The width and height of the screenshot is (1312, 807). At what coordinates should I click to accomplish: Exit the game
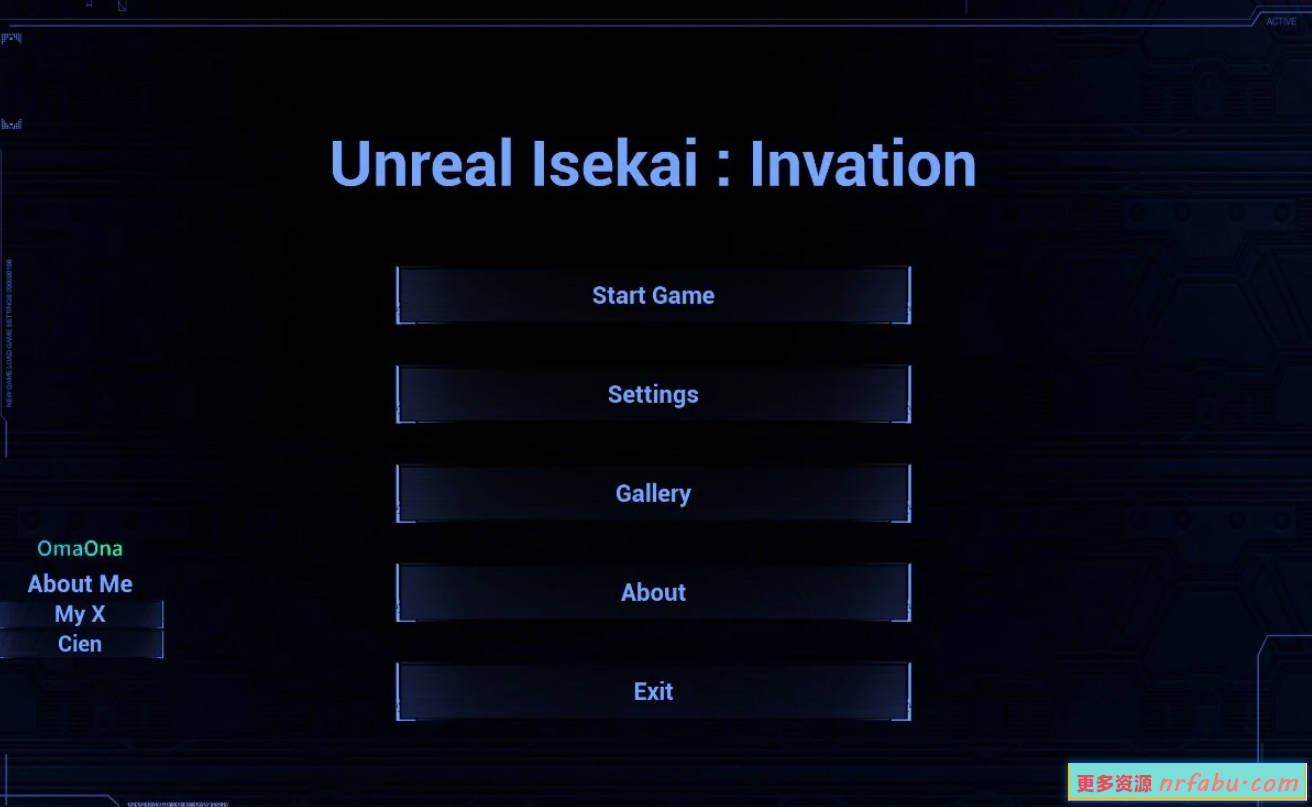click(653, 691)
